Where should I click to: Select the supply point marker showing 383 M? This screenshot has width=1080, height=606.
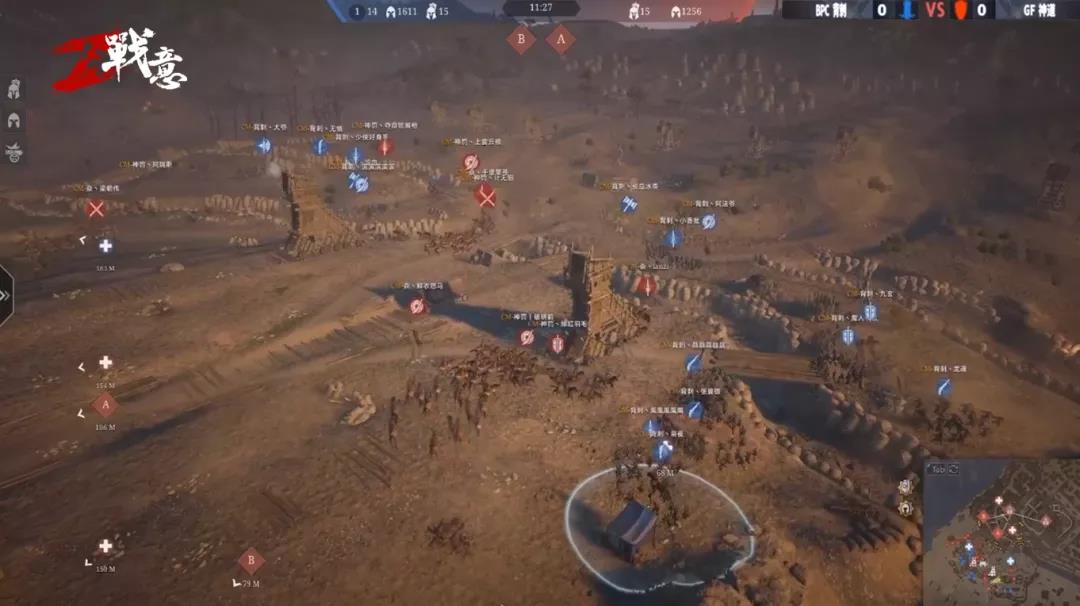click(x=105, y=246)
